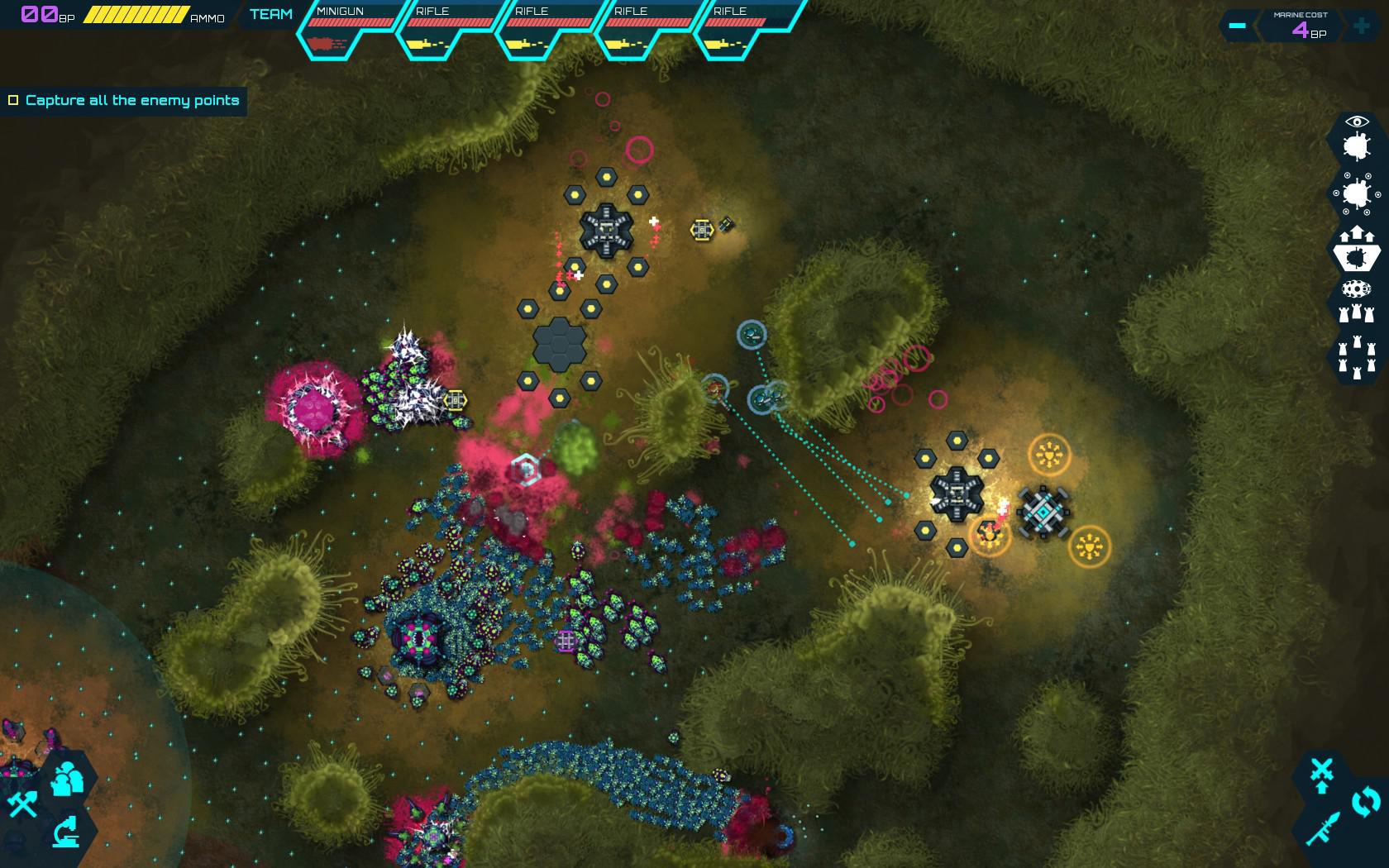Select the rocket launcher weapon icon
The image size is (1389, 868).
(1325, 827)
